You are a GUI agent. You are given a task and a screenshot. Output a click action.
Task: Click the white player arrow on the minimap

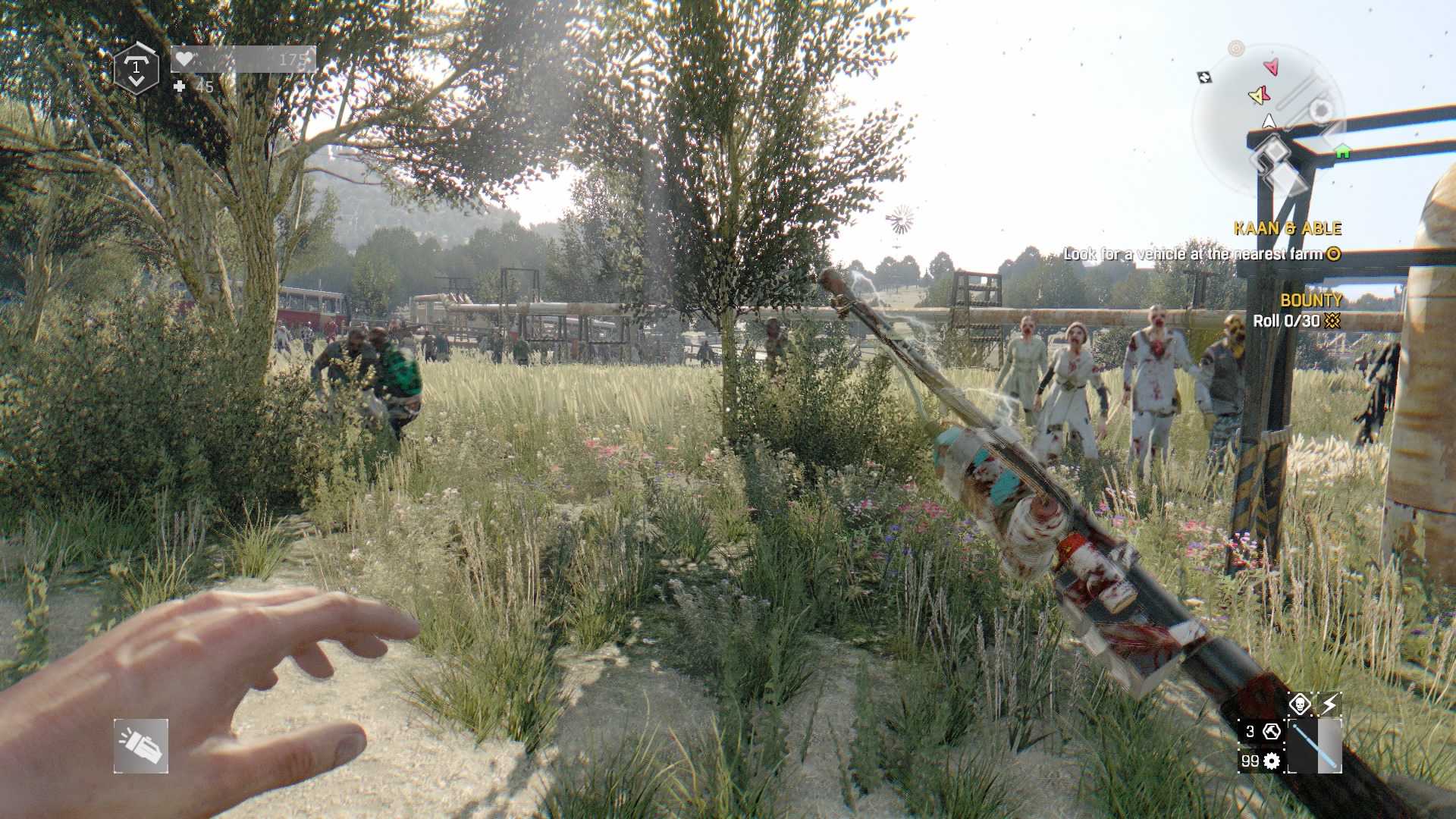[1268, 121]
